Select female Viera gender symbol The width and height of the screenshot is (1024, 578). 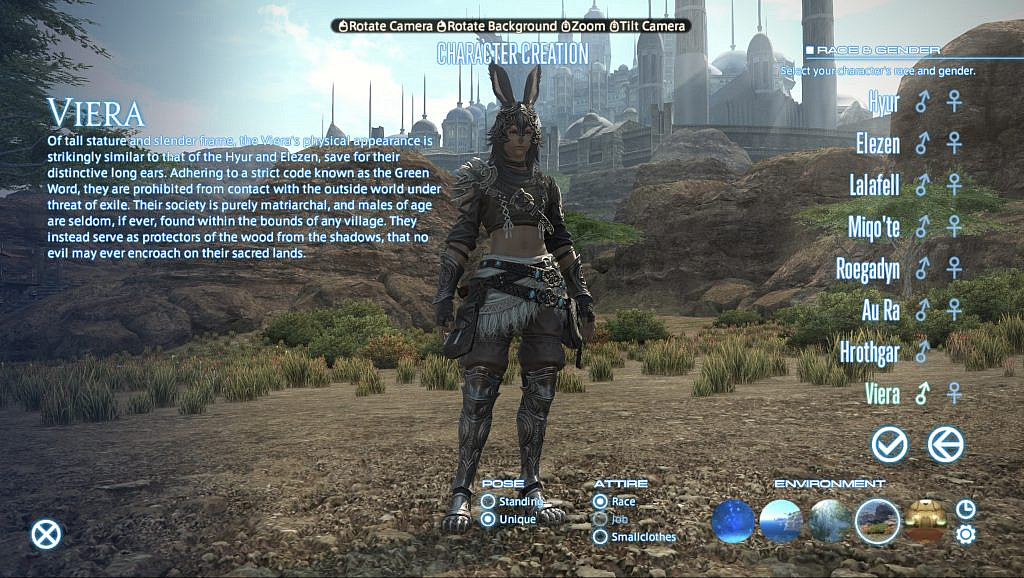coord(955,393)
